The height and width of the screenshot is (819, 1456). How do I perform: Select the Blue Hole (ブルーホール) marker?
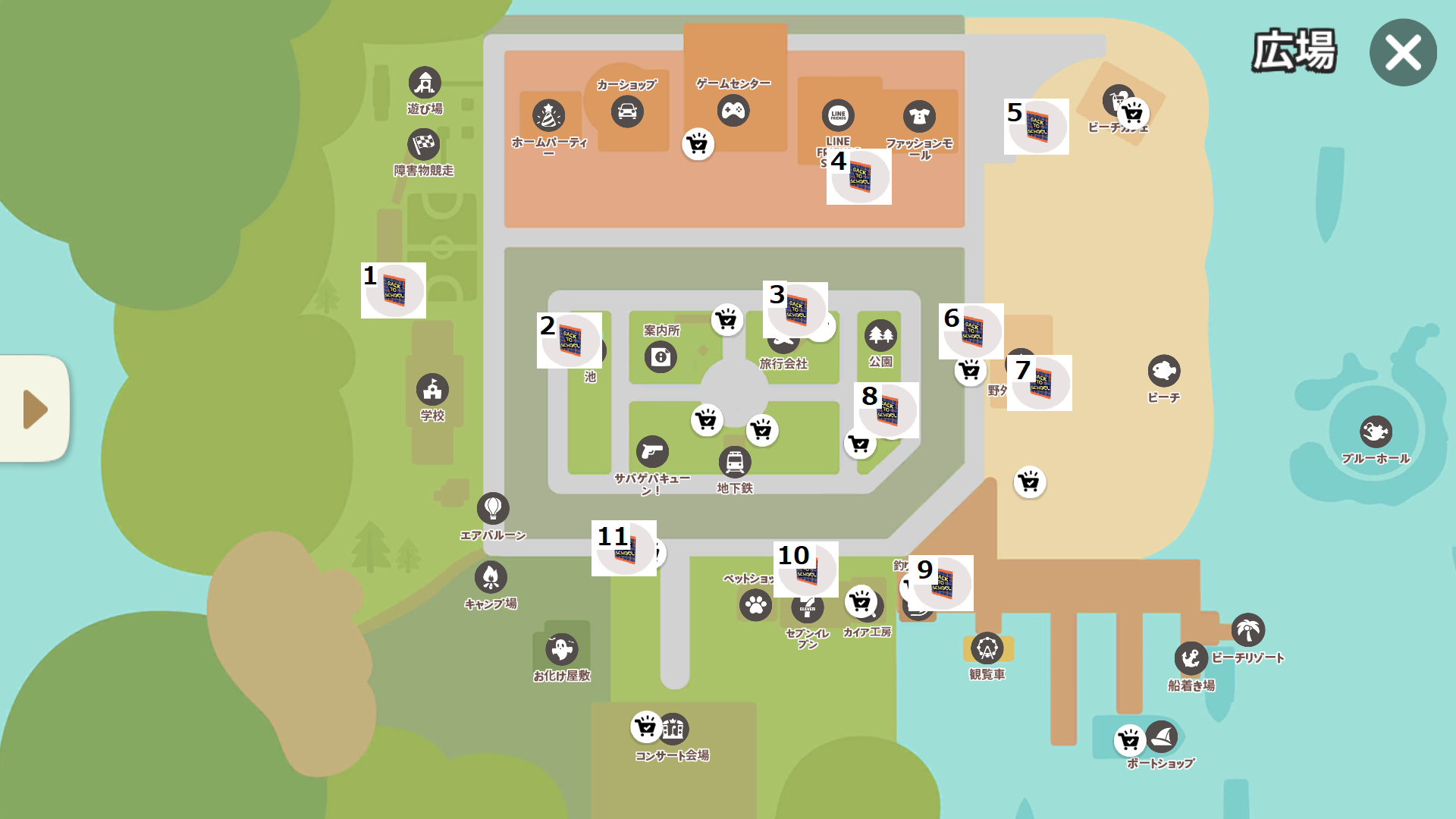pyautogui.click(x=1376, y=431)
